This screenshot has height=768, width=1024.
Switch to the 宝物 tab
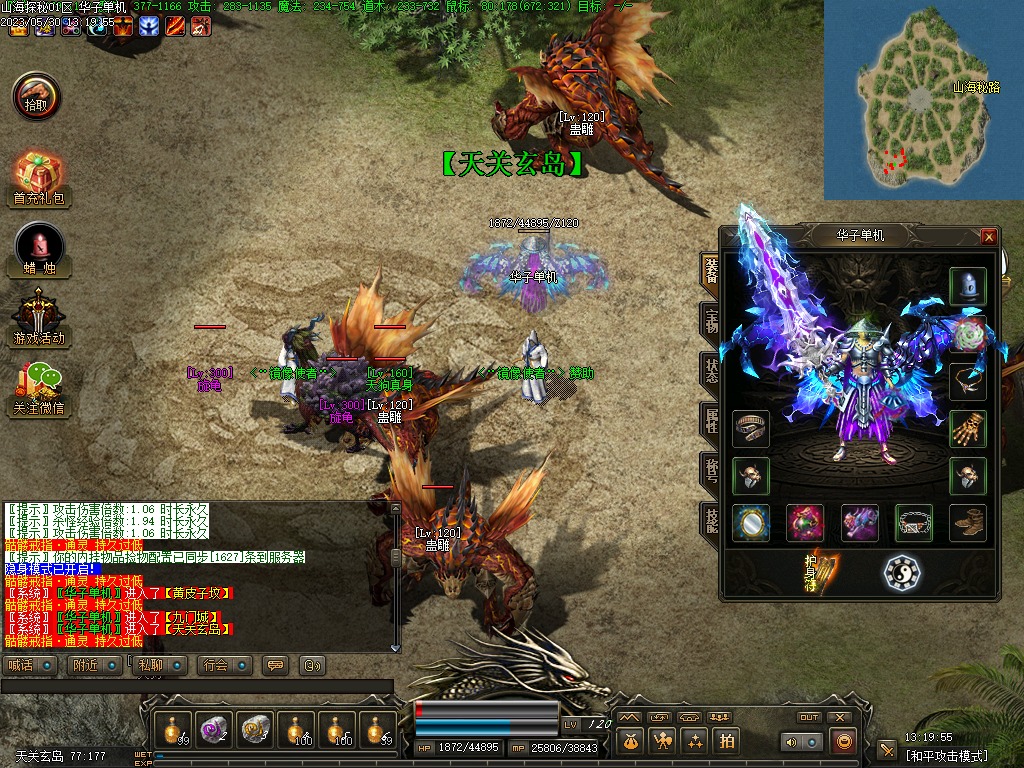pyautogui.click(x=710, y=319)
